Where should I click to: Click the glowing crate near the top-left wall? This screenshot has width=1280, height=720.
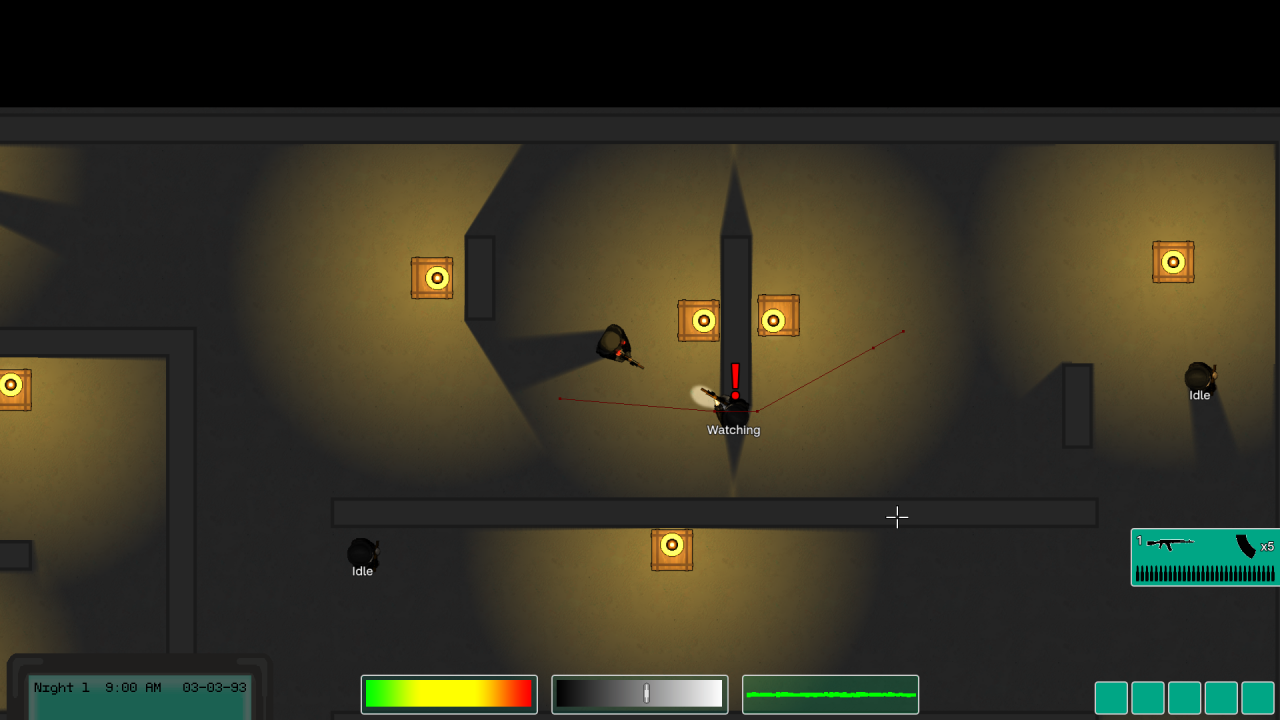(x=432, y=277)
